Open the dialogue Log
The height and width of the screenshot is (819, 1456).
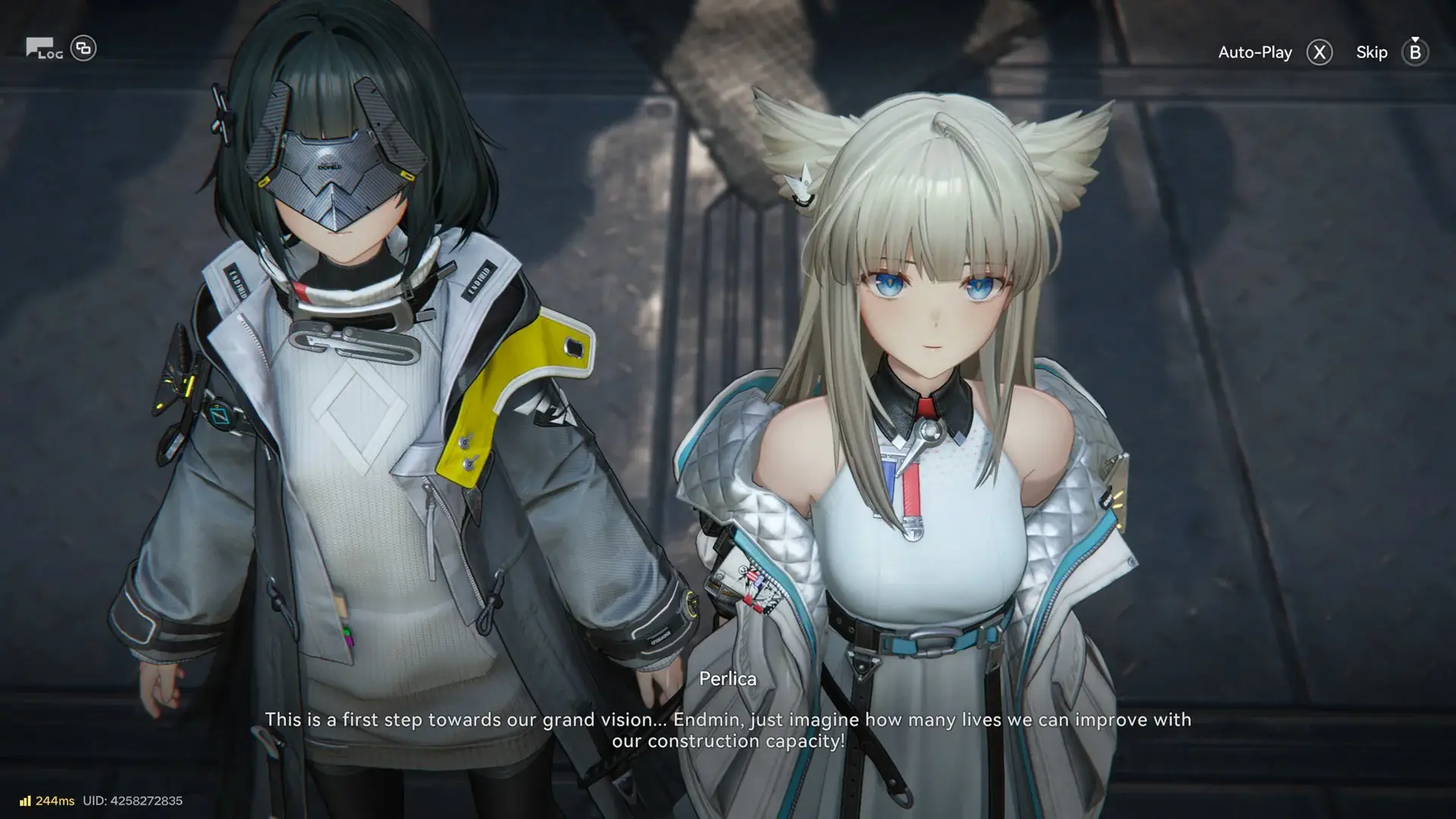coord(44,49)
